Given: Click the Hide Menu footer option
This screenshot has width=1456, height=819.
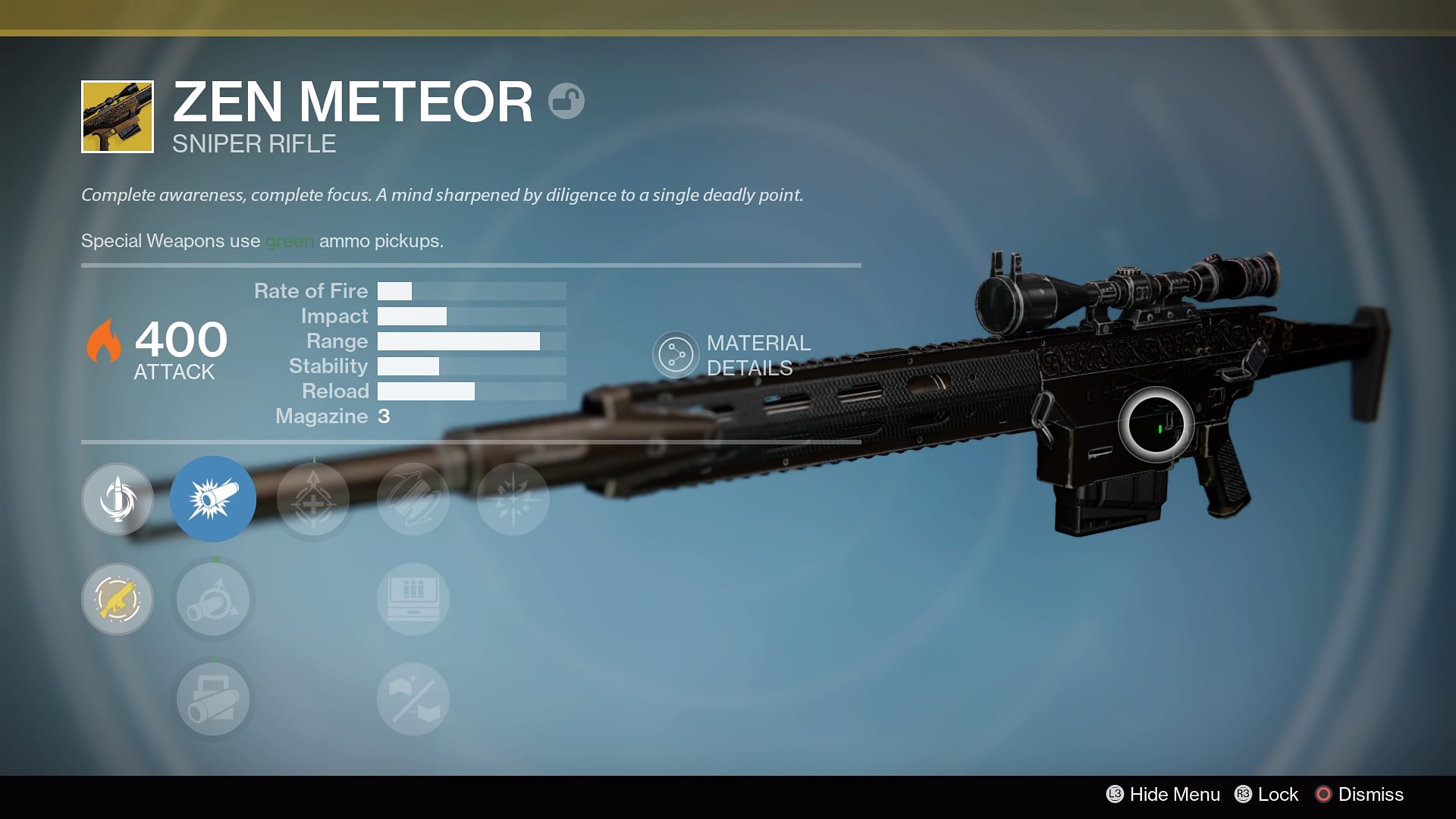Looking at the screenshot, I should point(1163,794).
